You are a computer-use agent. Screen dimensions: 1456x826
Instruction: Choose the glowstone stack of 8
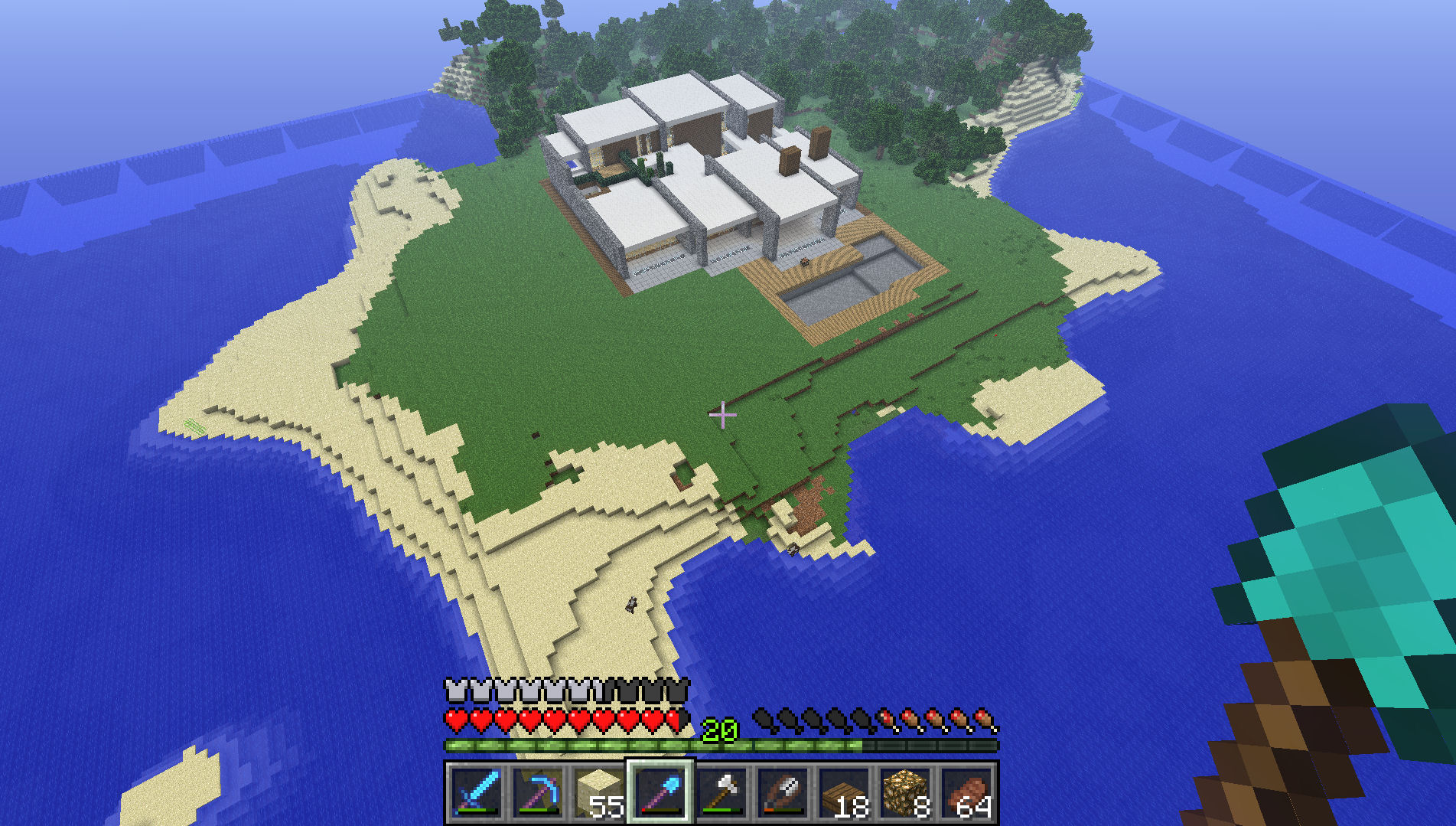pyautogui.click(x=905, y=792)
